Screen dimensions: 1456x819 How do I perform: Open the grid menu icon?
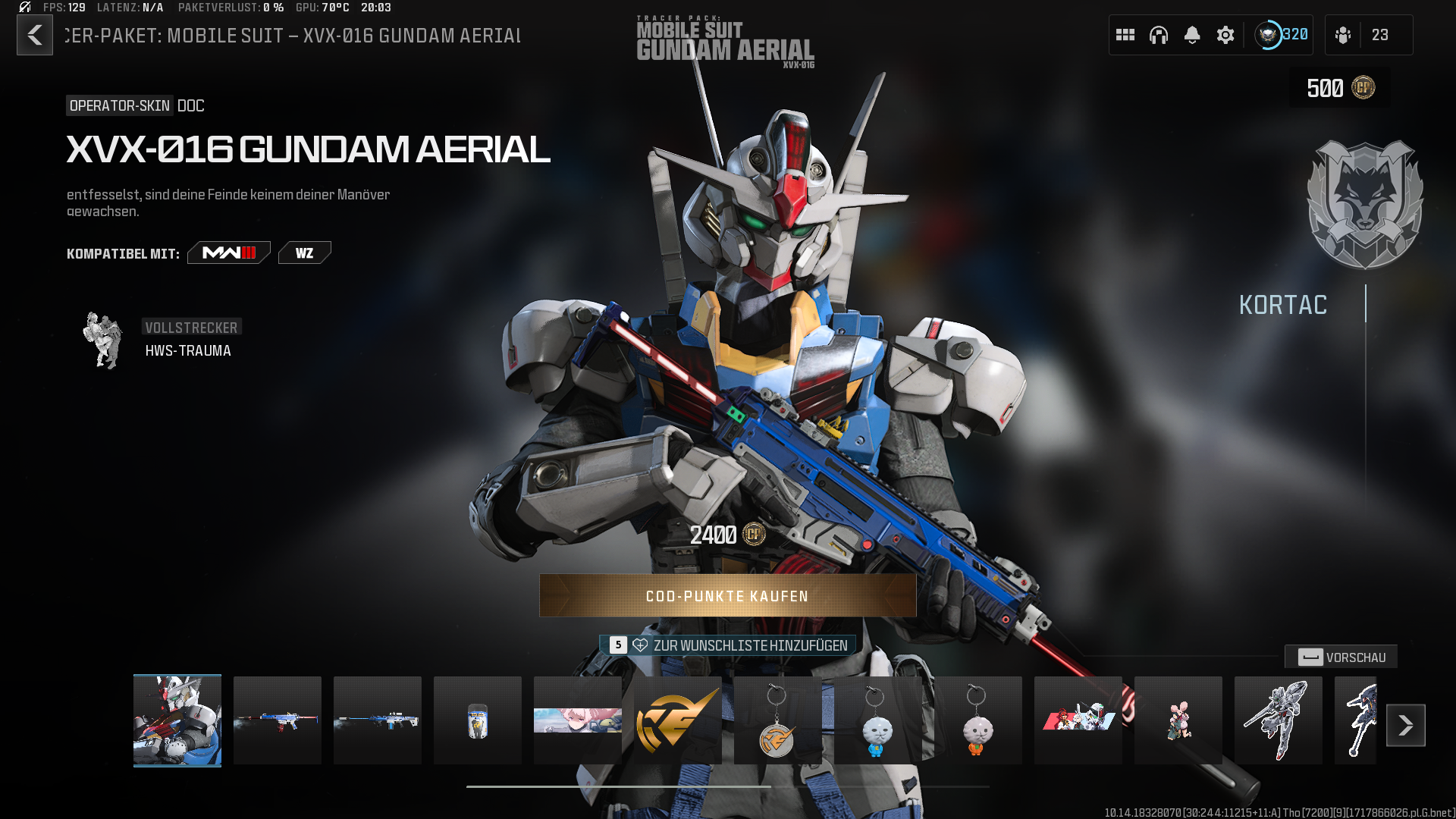1125,35
